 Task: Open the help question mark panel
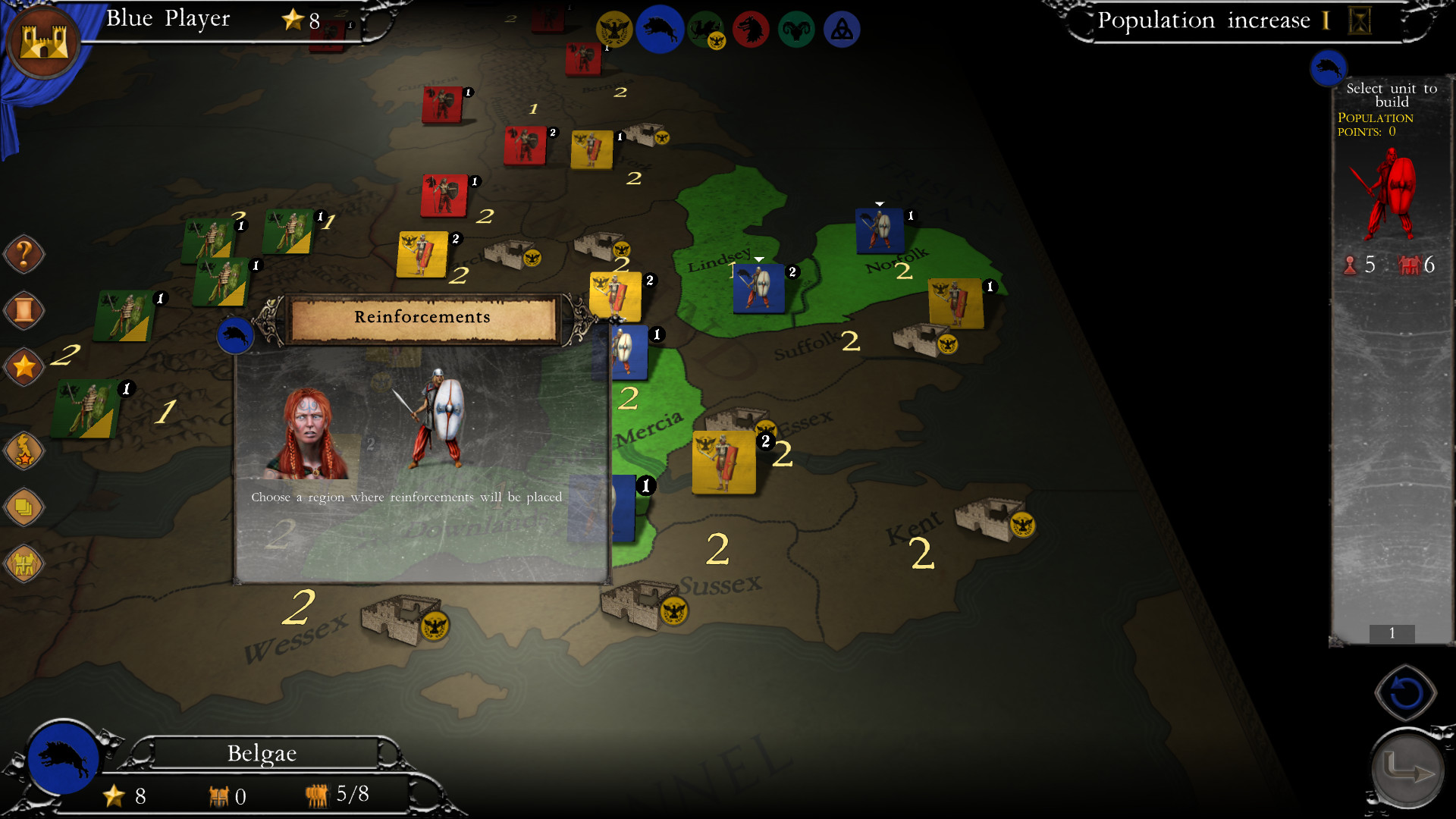[x=24, y=254]
